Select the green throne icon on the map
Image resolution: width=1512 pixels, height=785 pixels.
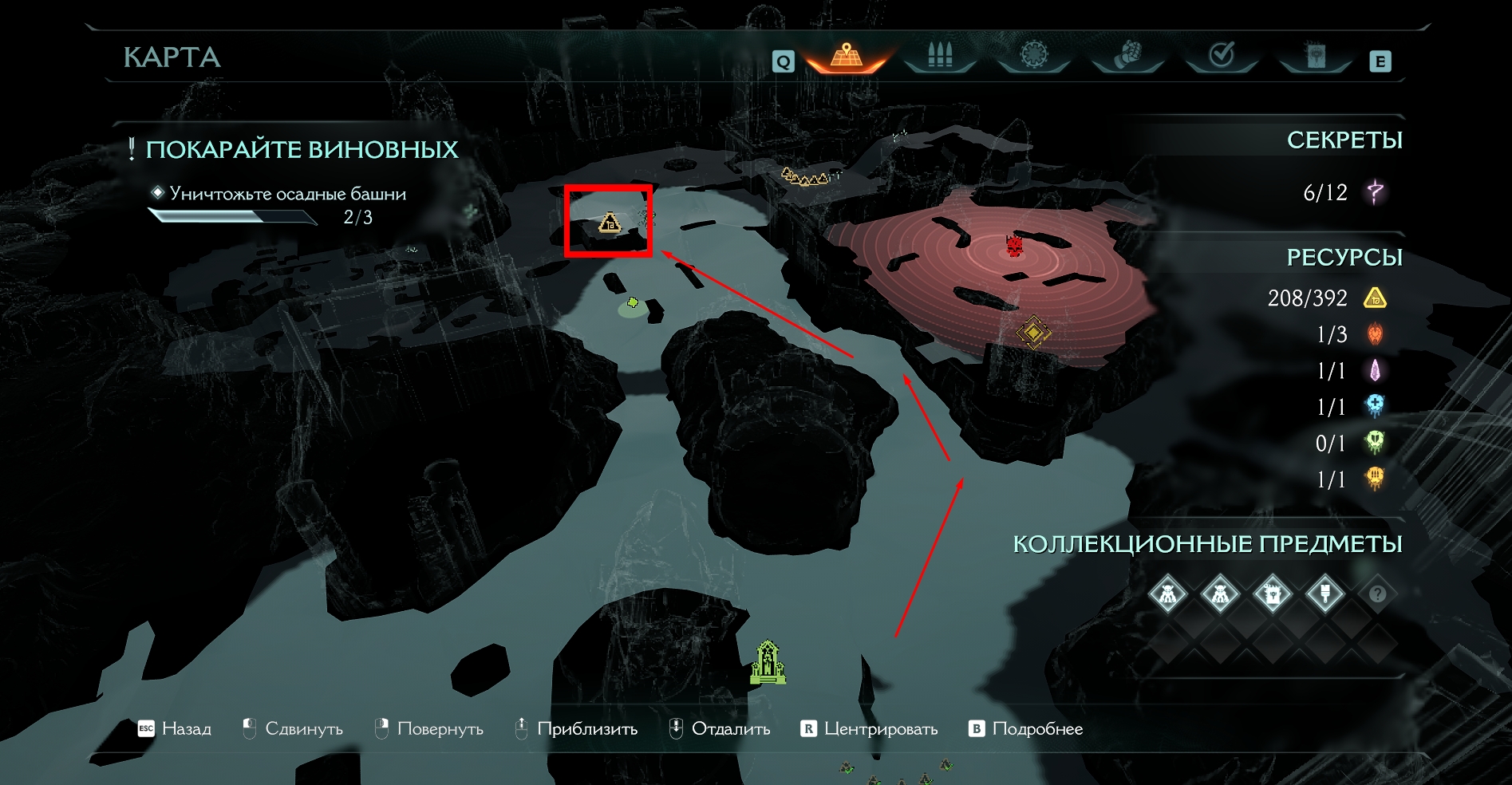coord(768,662)
